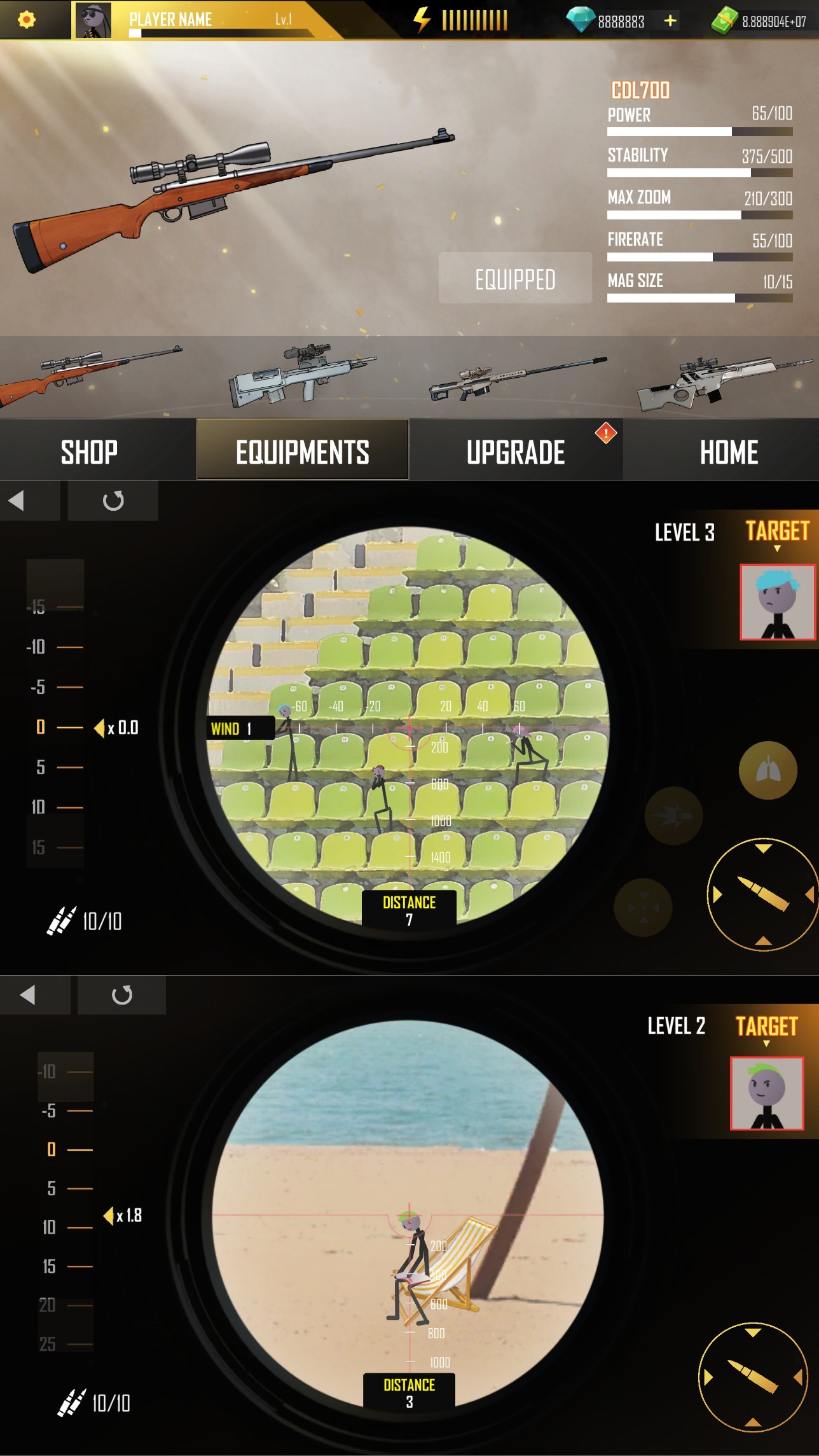Screen dimensions: 819x1456
Task: Click the player avatar portrait
Action: coord(93,20)
